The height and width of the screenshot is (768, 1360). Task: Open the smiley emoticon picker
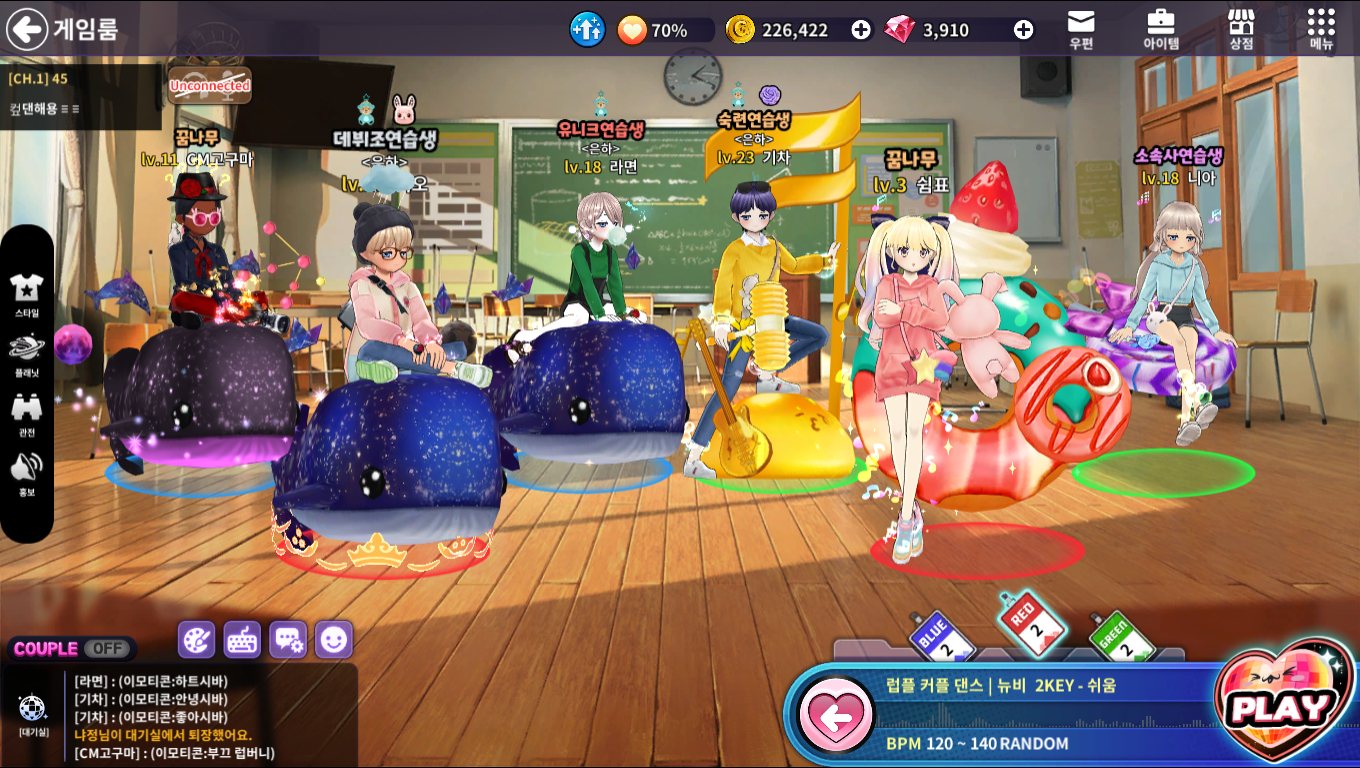pyautogui.click(x=334, y=640)
